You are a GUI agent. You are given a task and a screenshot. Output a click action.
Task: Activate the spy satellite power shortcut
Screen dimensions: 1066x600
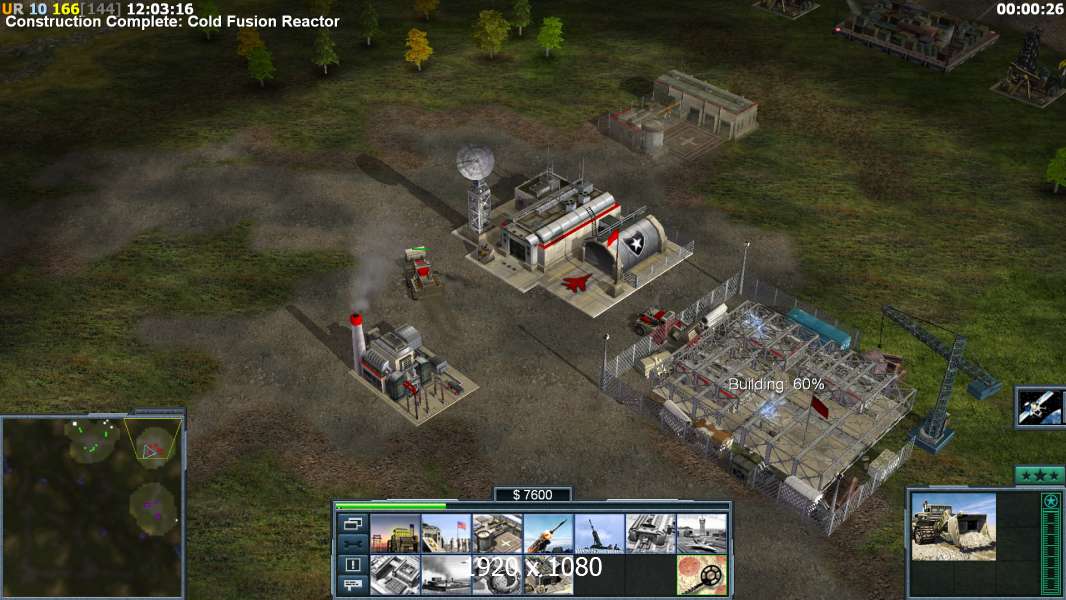1040,406
